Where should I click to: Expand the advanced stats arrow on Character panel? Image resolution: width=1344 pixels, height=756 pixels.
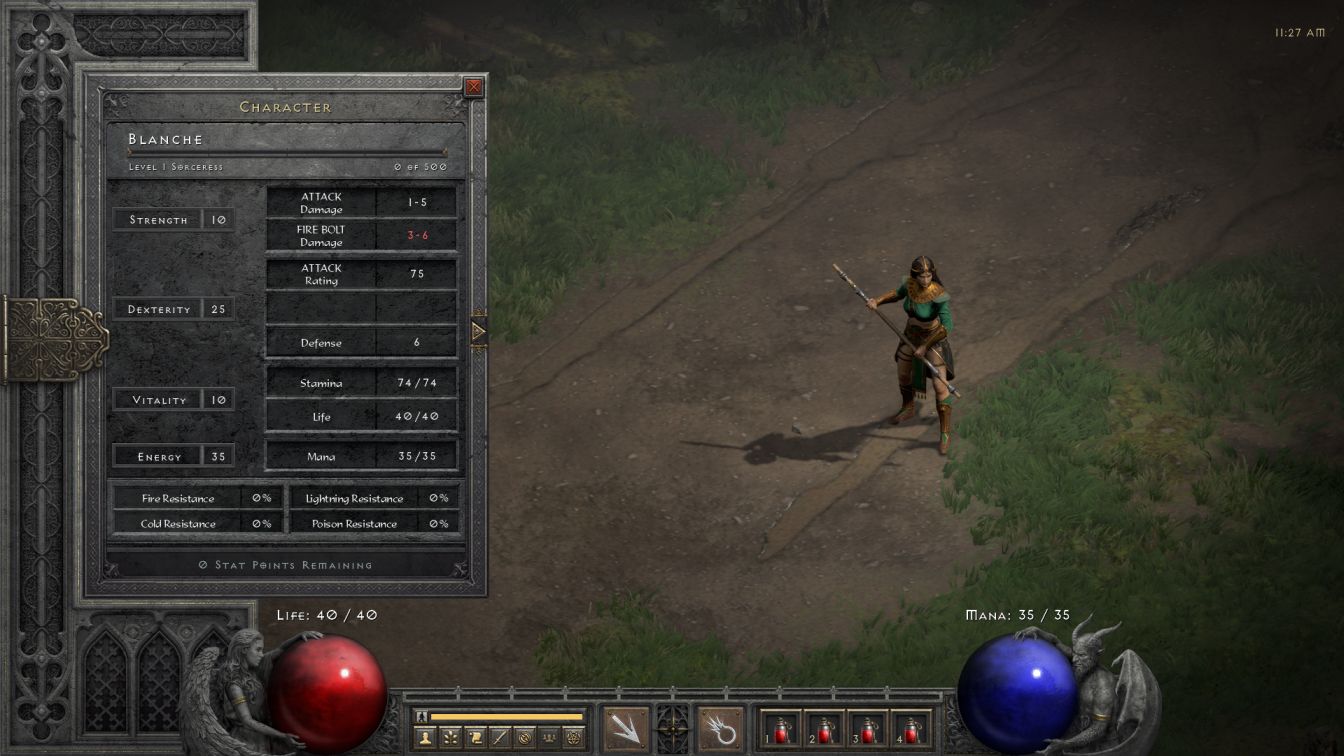pos(478,331)
